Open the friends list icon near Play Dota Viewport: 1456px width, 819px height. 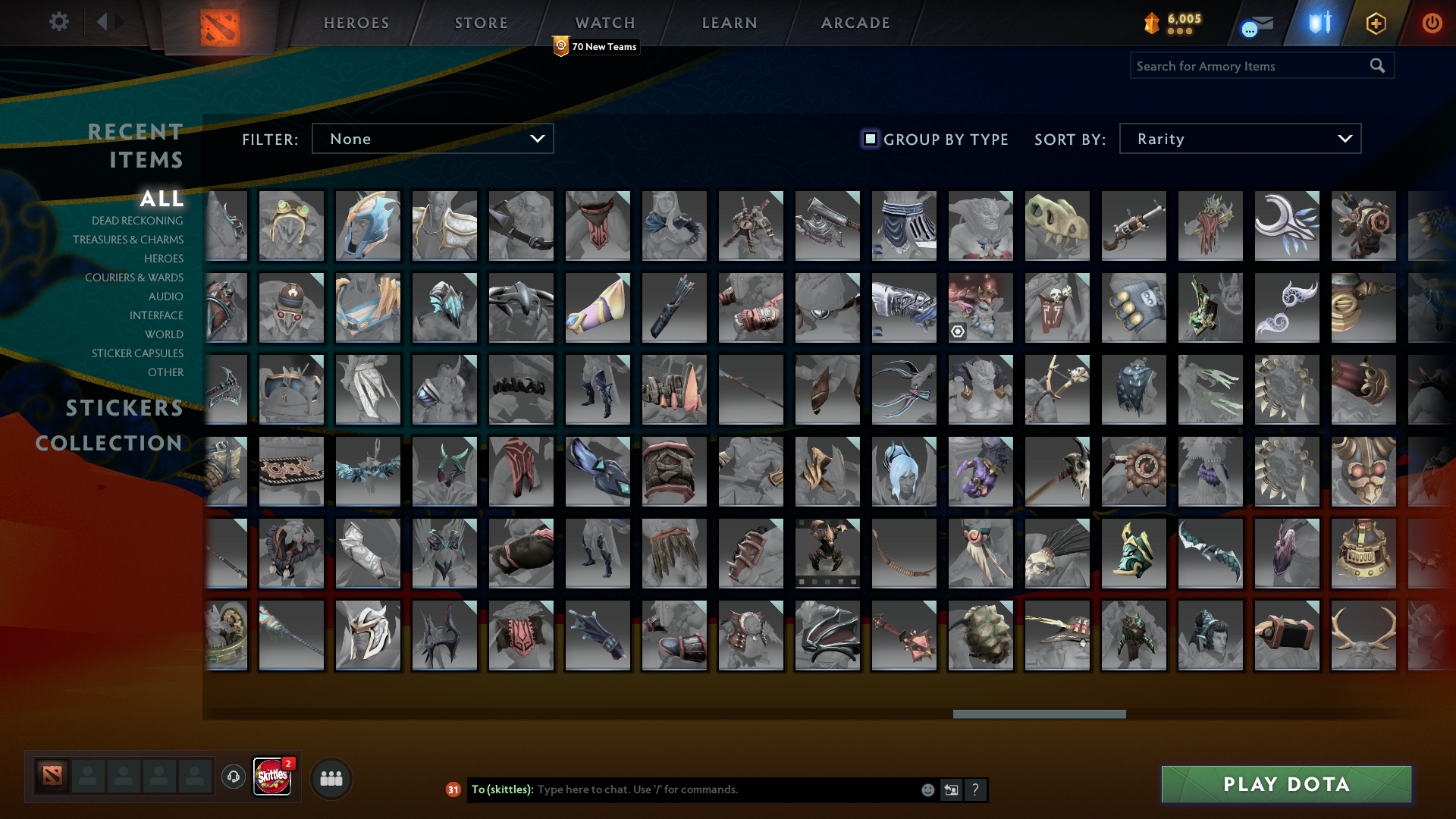(x=331, y=777)
